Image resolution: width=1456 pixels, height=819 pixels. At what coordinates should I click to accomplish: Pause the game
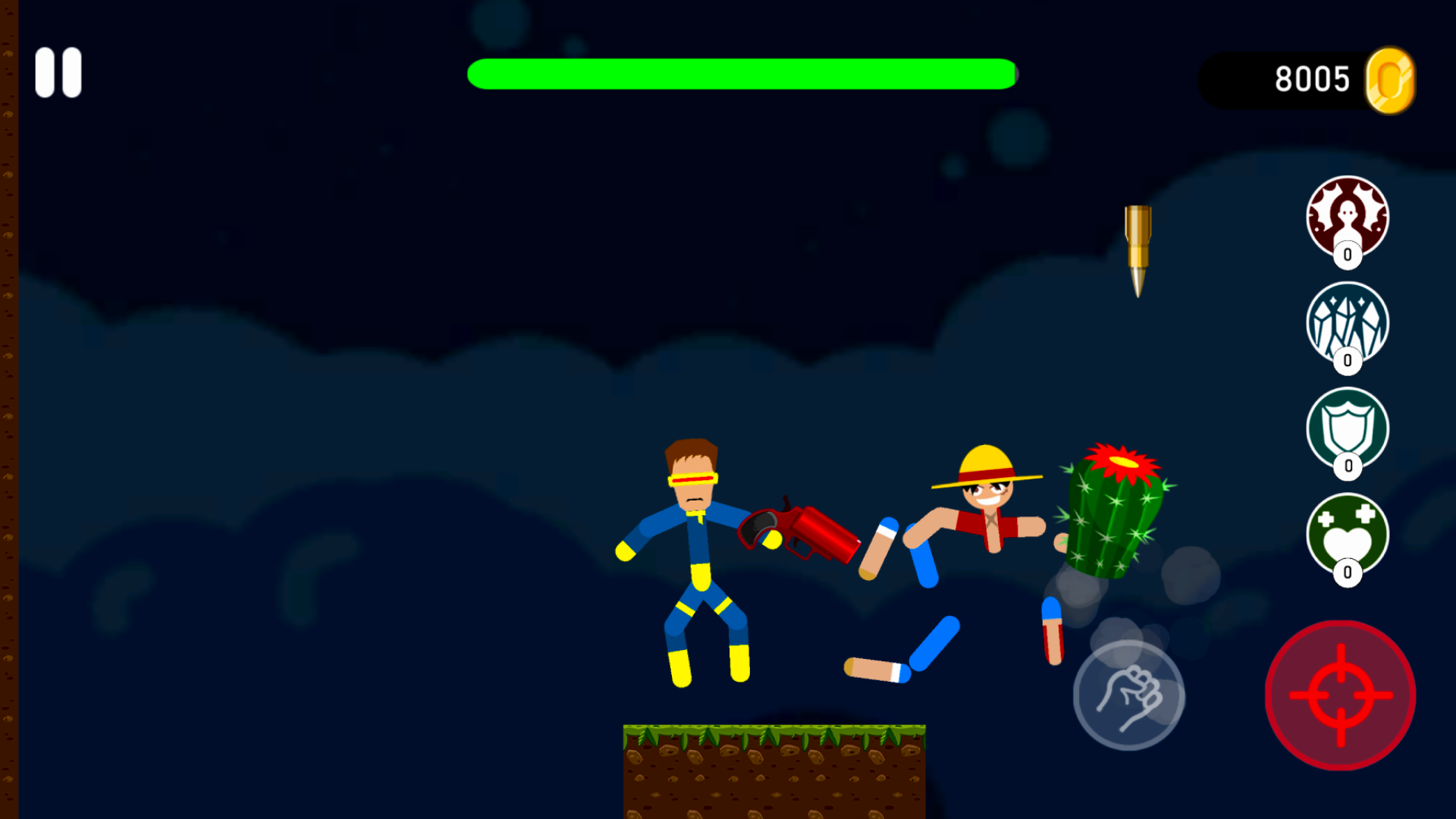pyautogui.click(x=58, y=72)
